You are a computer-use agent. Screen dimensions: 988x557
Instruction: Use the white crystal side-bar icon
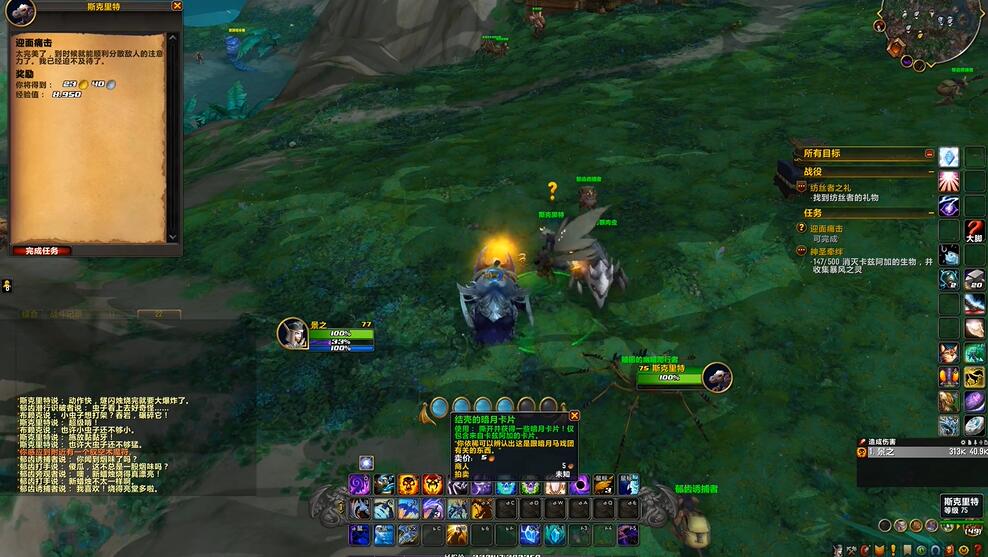948,157
